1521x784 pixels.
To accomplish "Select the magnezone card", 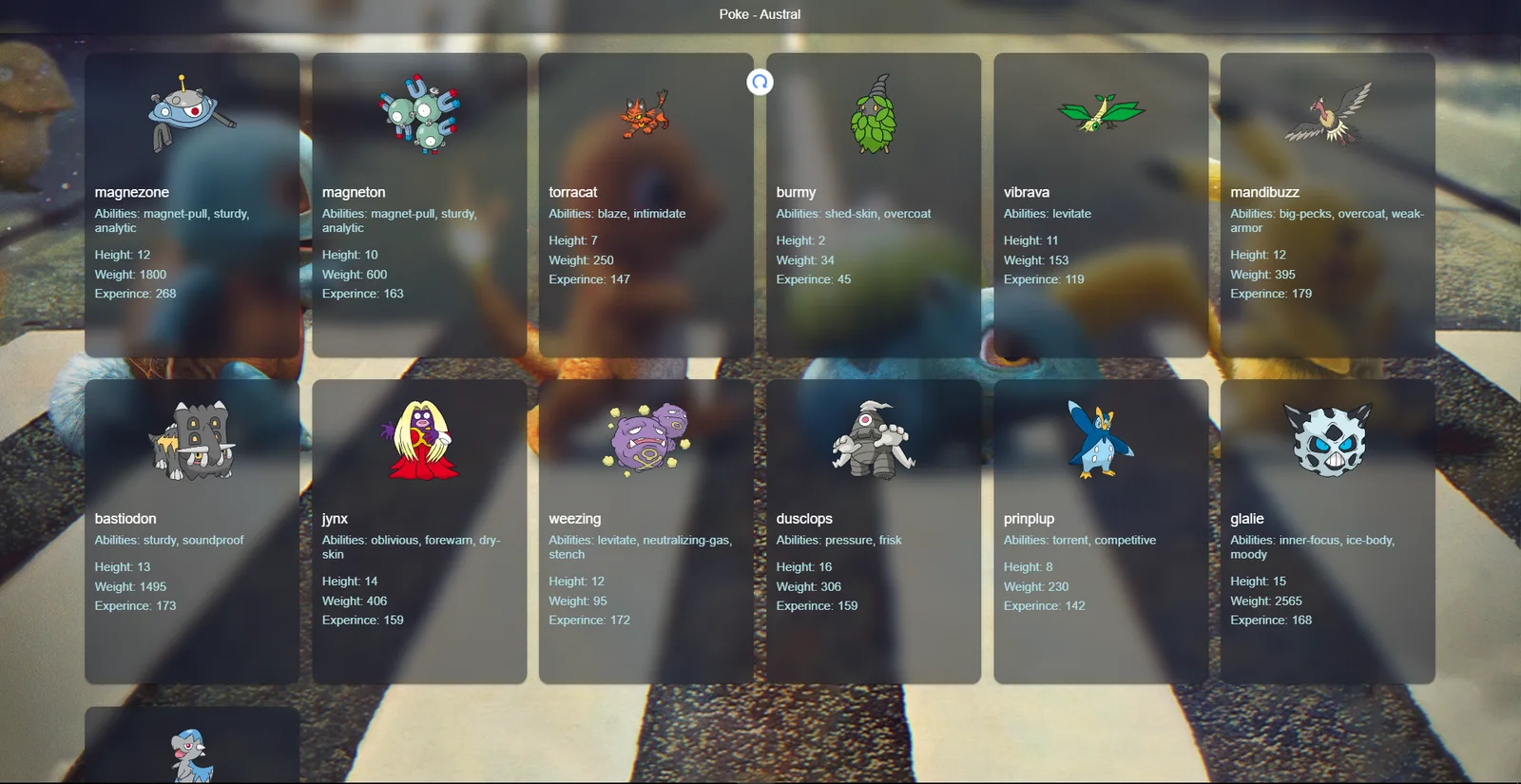I will [192, 205].
